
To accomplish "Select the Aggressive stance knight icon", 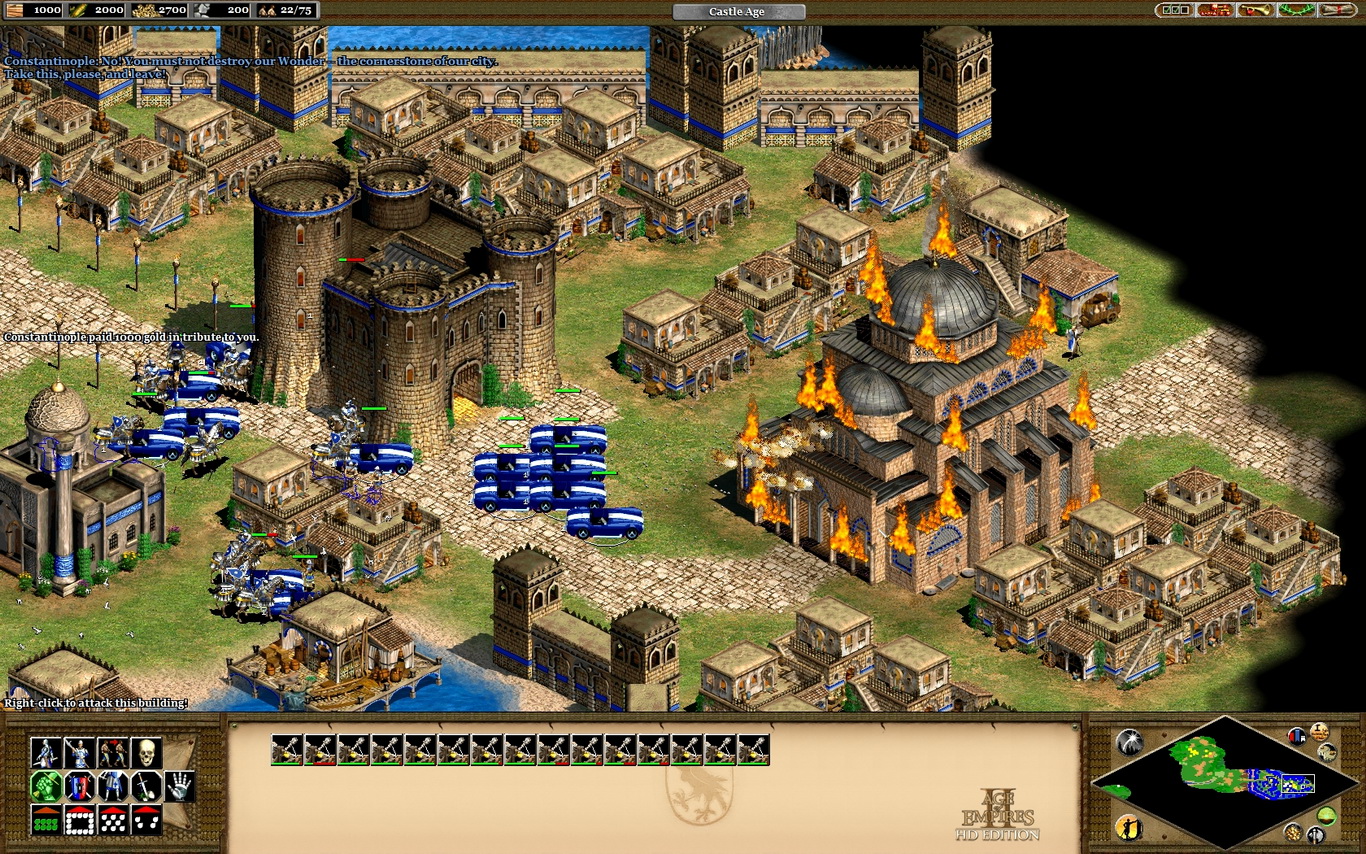I will click(x=45, y=752).
